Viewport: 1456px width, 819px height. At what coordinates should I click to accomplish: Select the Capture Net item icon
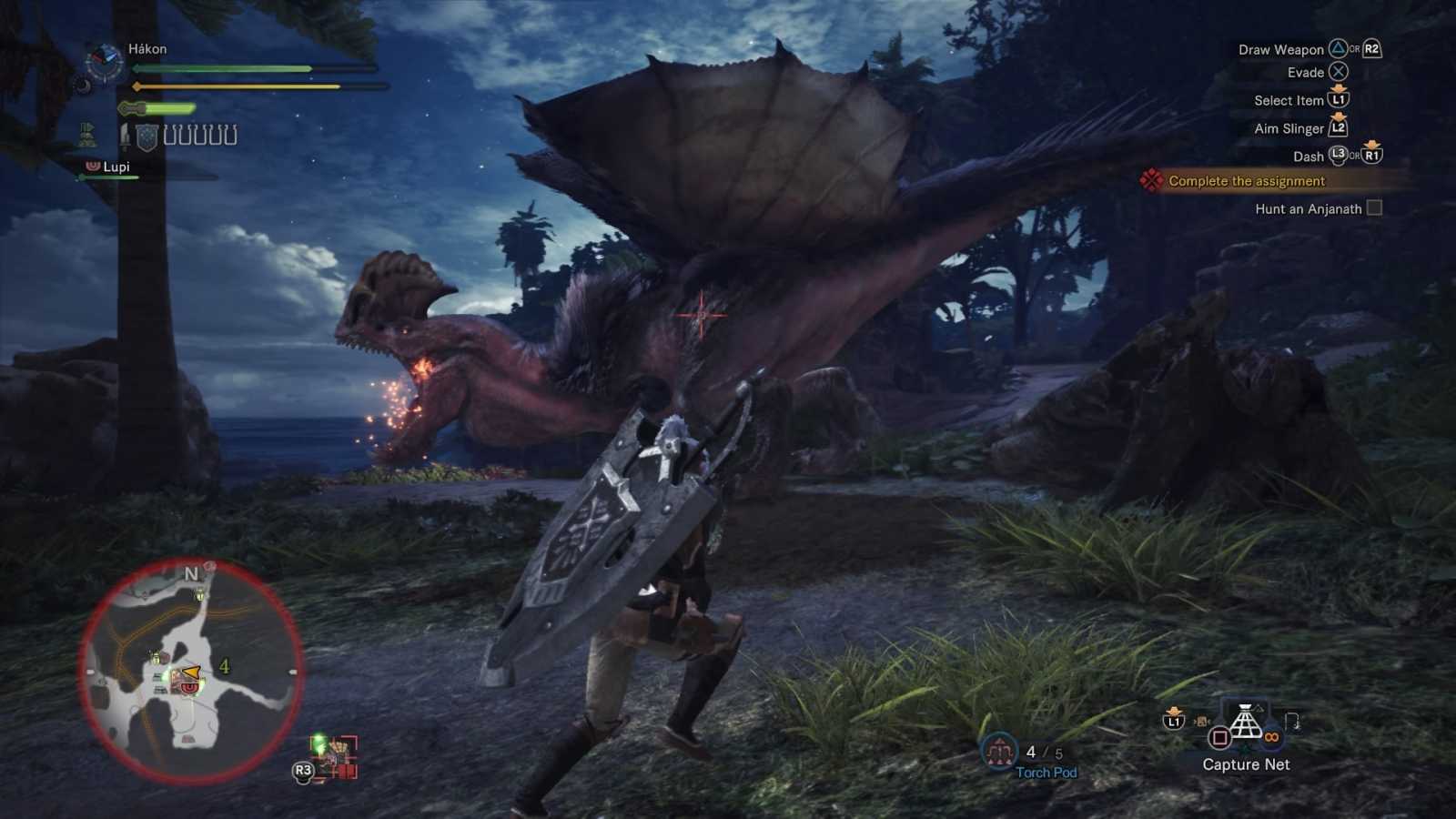click(1245, 721)
